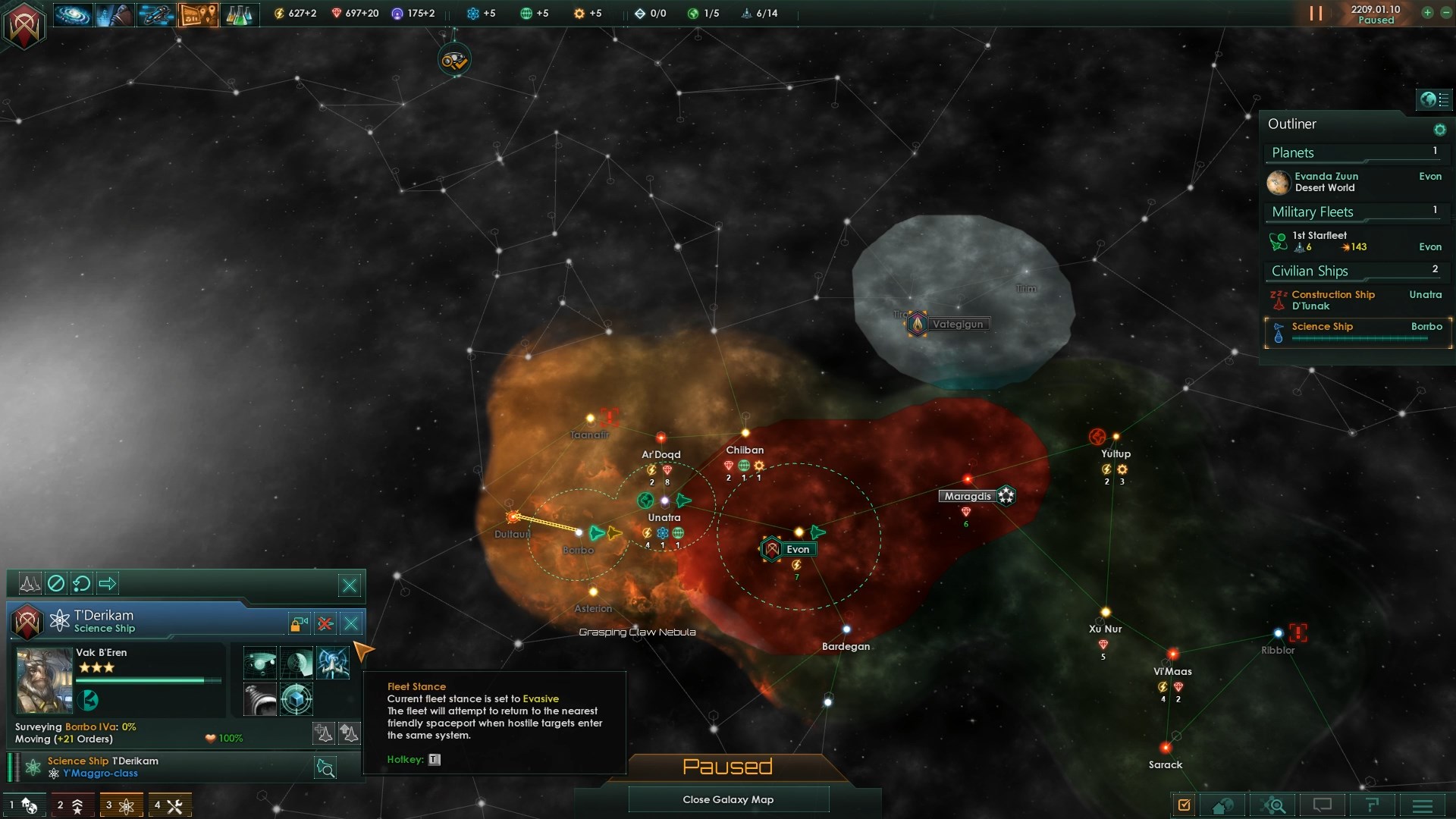Select control group 4 construction tab
This screenshot has width=1456, height=819.
pos(169,805)
